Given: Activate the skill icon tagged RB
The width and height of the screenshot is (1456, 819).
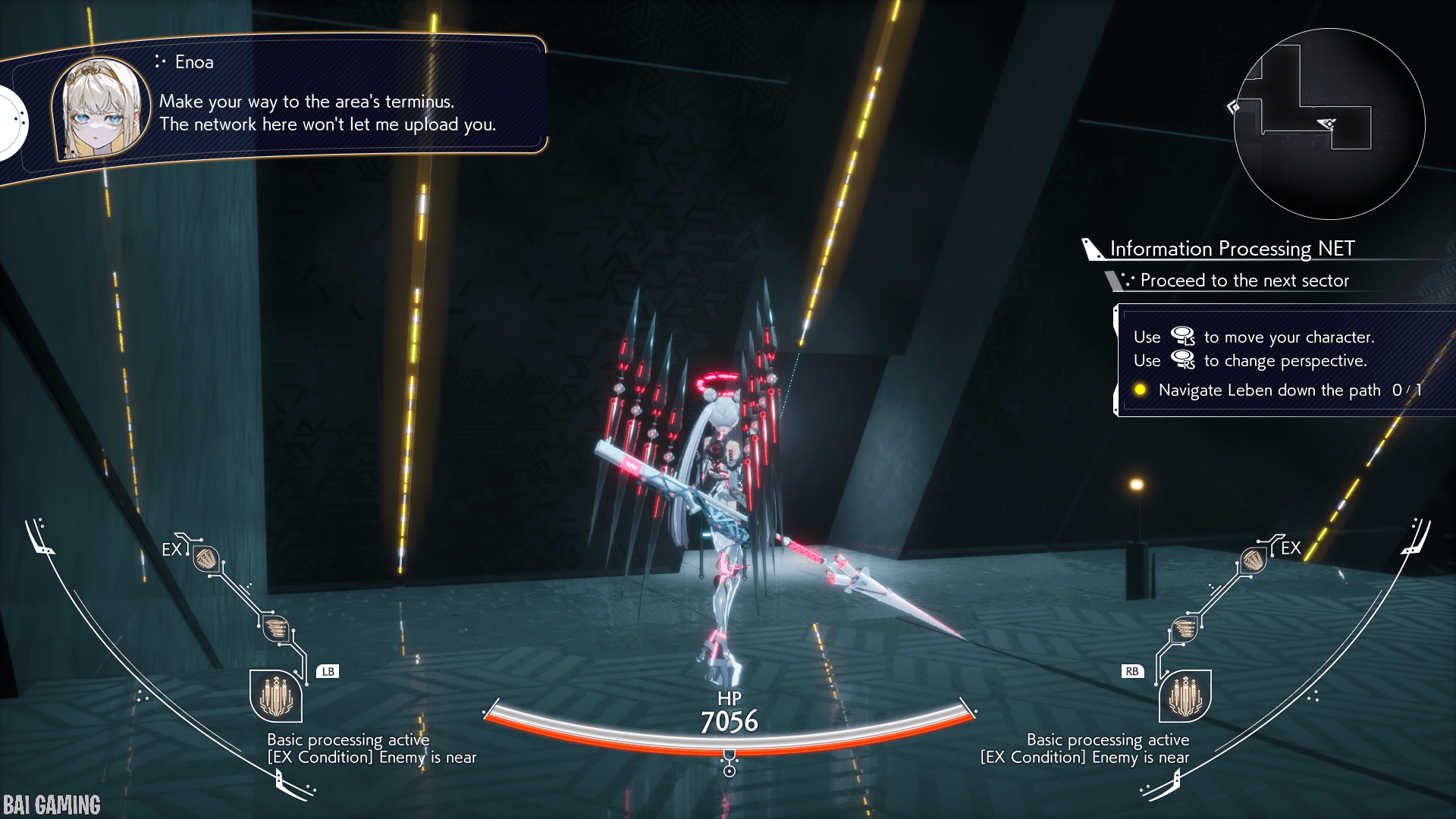Looking at the screenshot, I should pyautogui.click(x=1185, y=695).
